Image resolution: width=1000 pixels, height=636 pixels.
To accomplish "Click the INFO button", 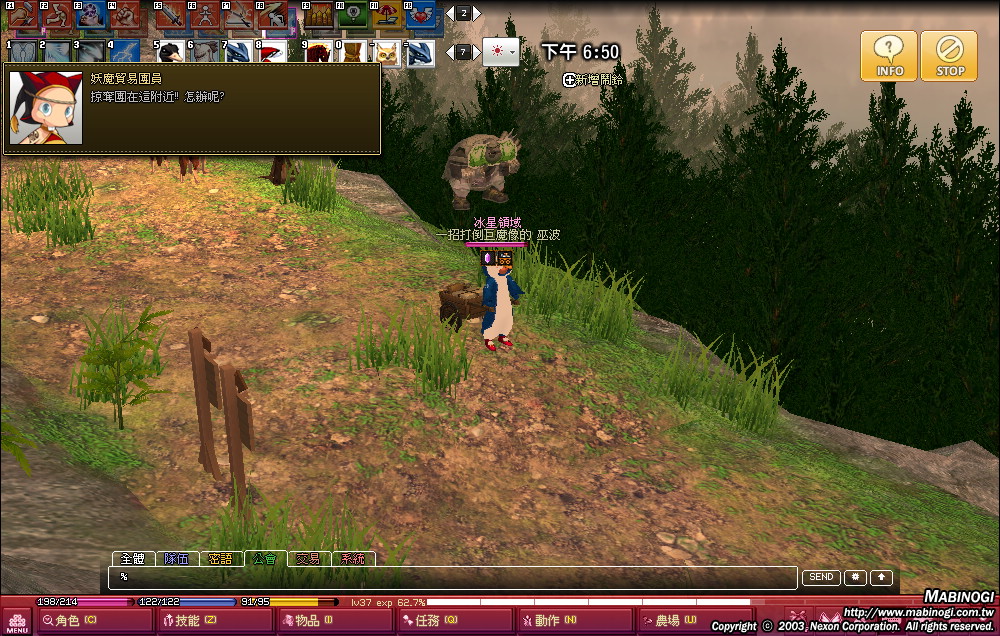I will point(888,55).
